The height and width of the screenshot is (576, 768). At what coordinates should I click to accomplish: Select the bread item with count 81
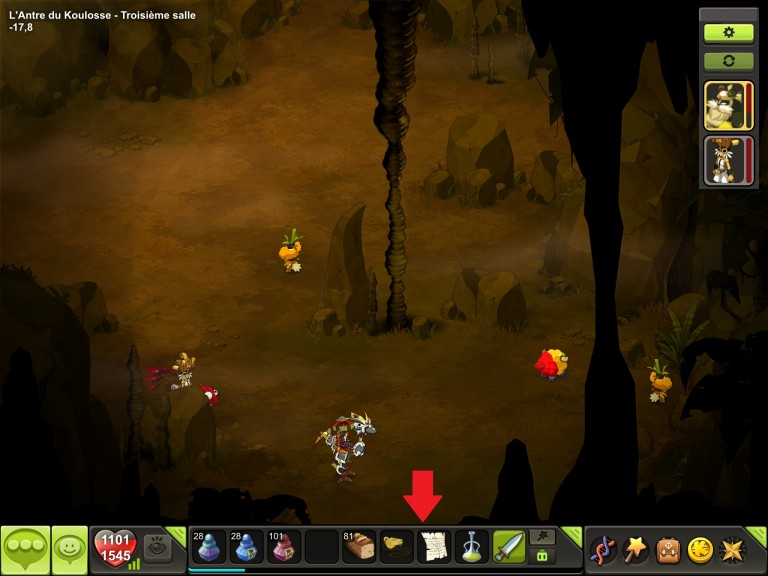coord(358,547)
